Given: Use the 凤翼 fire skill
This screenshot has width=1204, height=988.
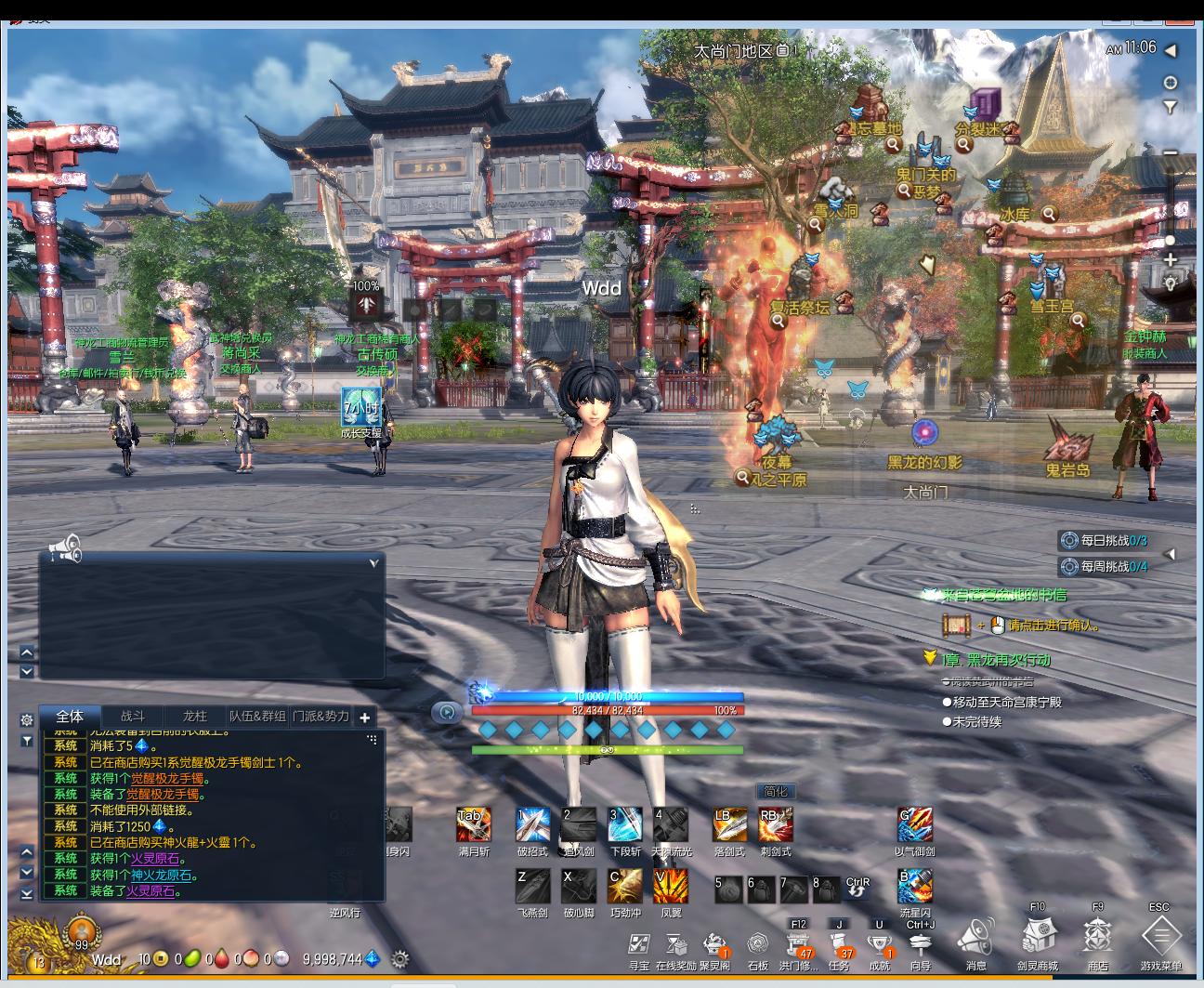Looking at the screenshot, I should tap(671, 887).
